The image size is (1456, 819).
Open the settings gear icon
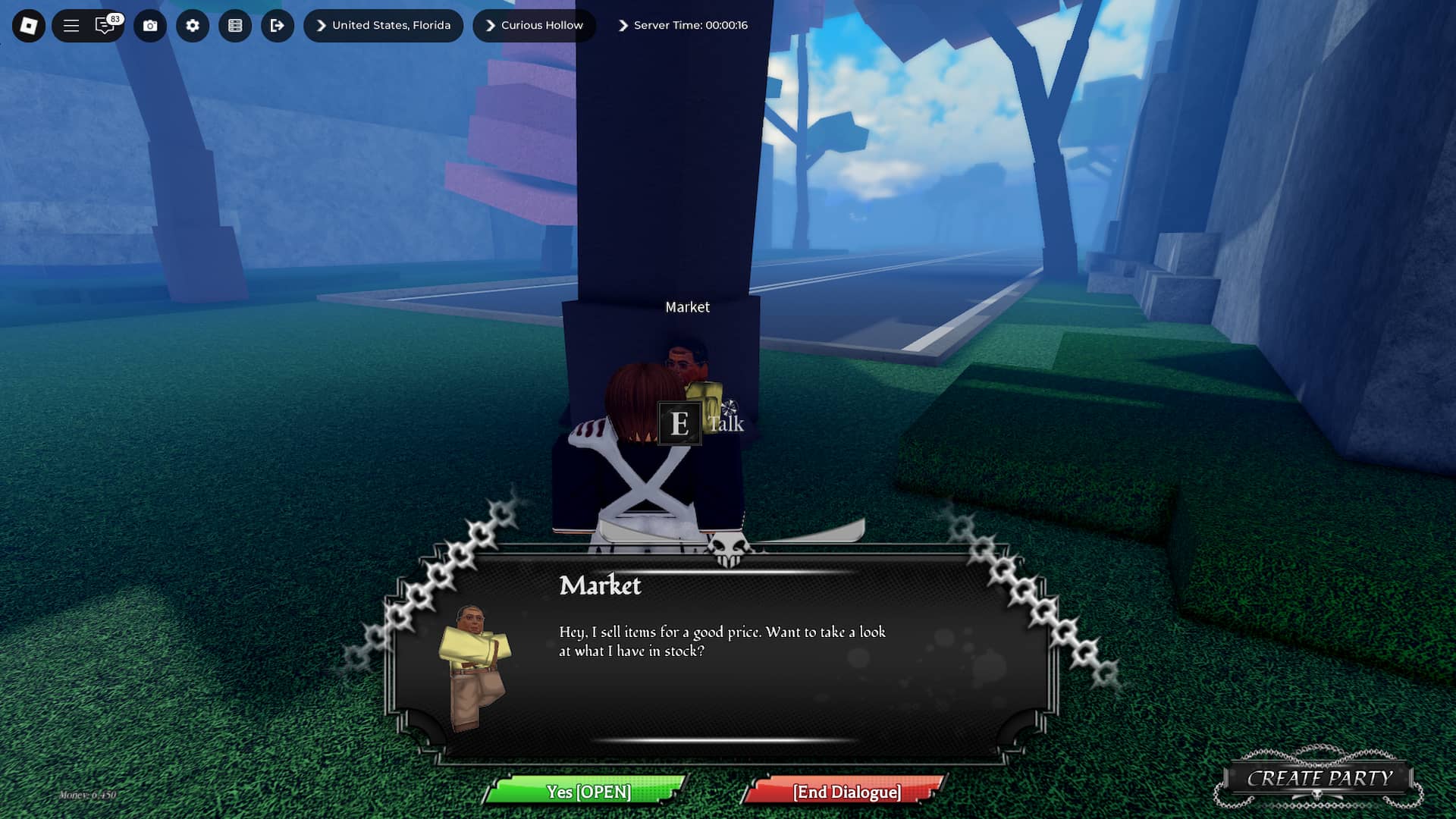[x=192, y=25]
